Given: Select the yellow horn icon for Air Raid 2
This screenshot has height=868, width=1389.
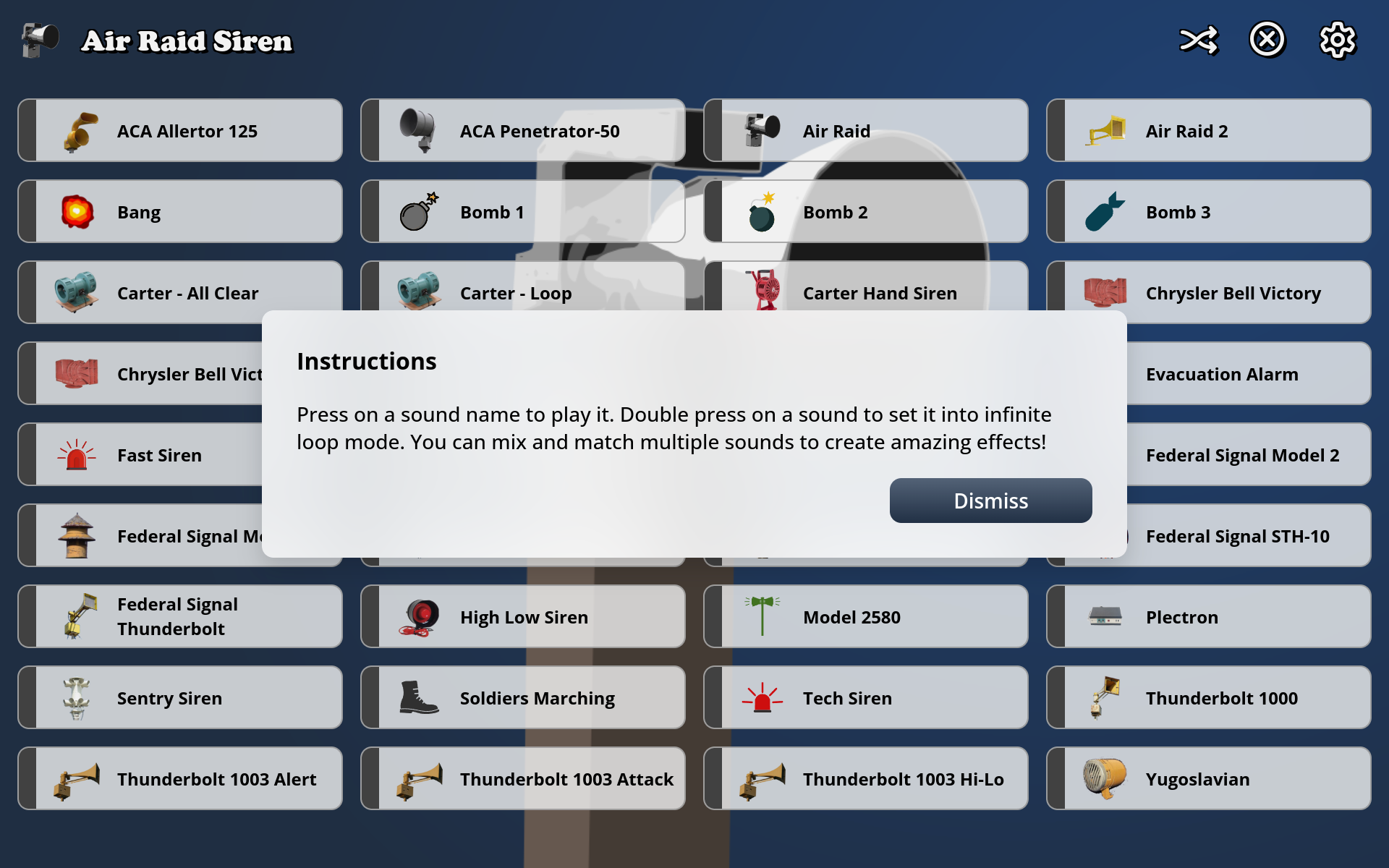Looking at the screenshot, I should (x=1107, y=131).
